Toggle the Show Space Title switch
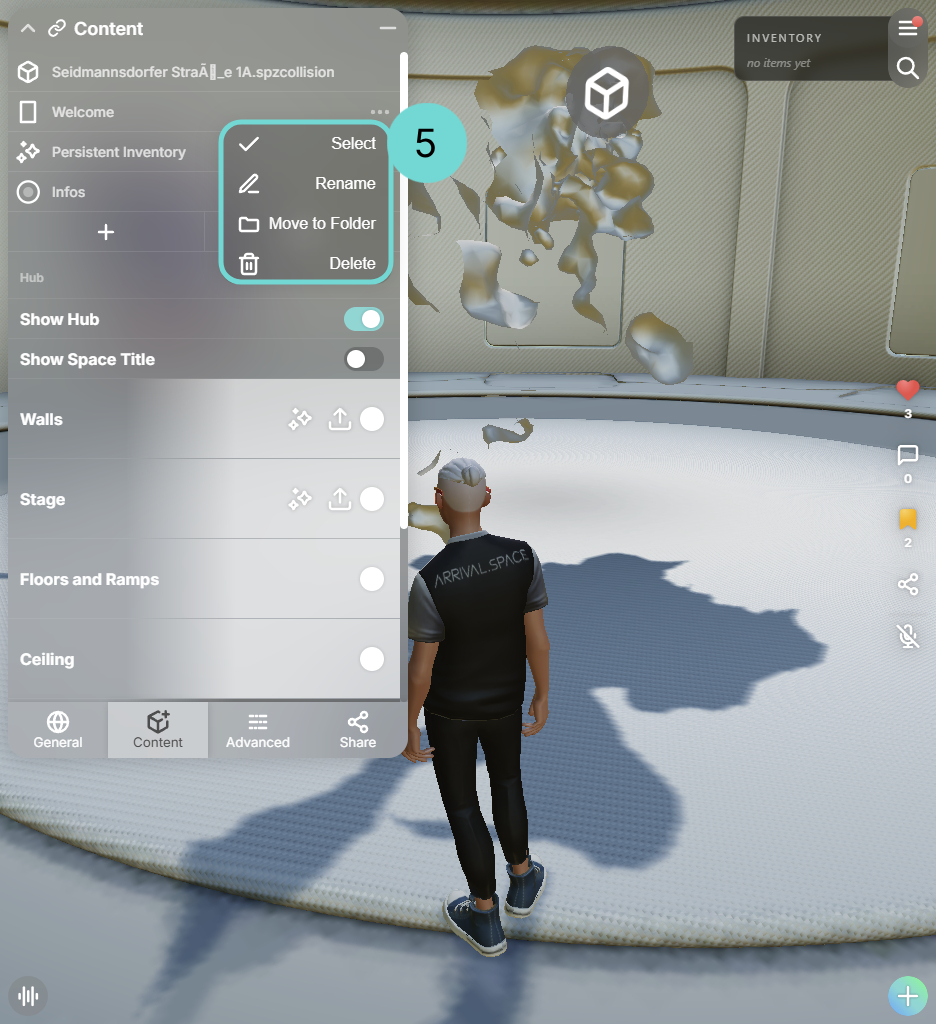 [364, 359]
